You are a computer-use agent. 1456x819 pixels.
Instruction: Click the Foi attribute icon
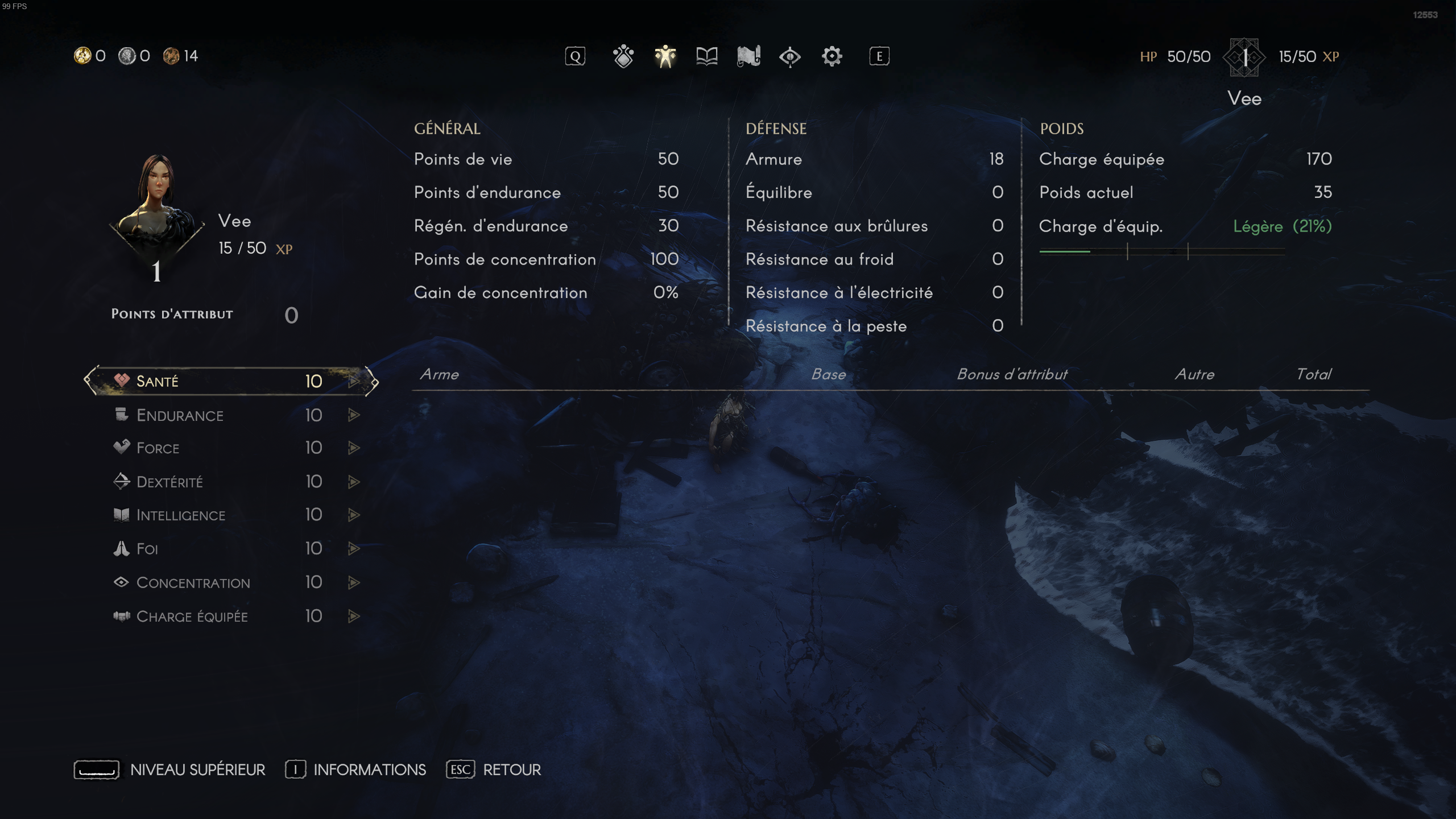pos(120,548)
